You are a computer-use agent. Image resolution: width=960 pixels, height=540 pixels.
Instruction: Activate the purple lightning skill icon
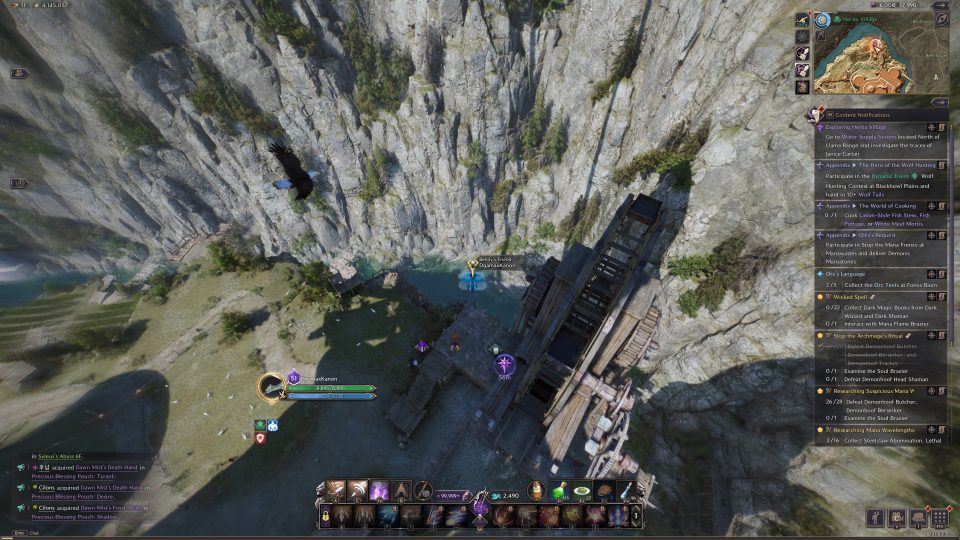[379, 490]
